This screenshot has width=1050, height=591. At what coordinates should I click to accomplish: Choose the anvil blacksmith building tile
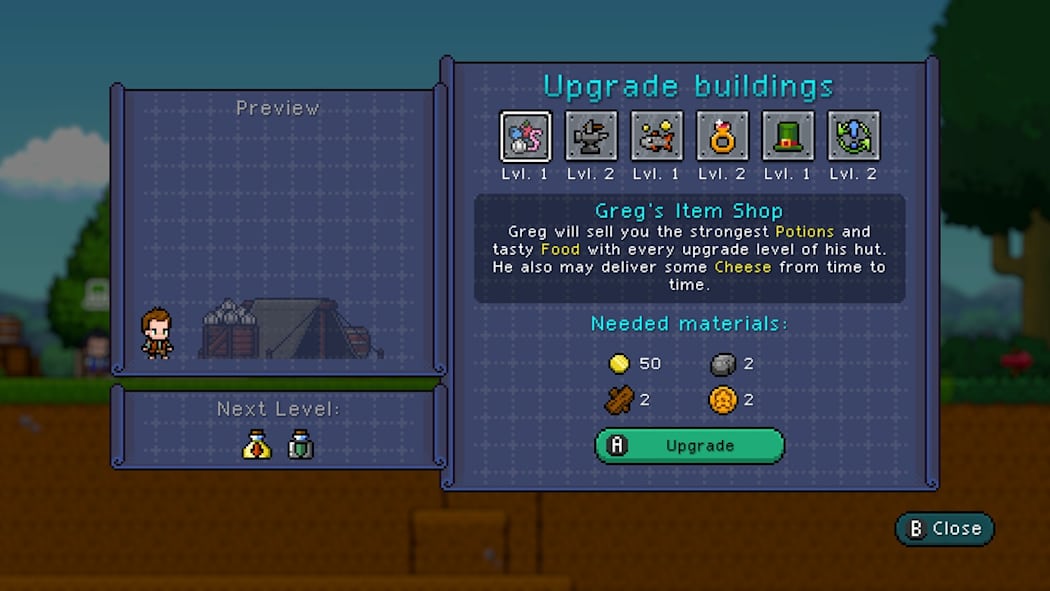591,136
